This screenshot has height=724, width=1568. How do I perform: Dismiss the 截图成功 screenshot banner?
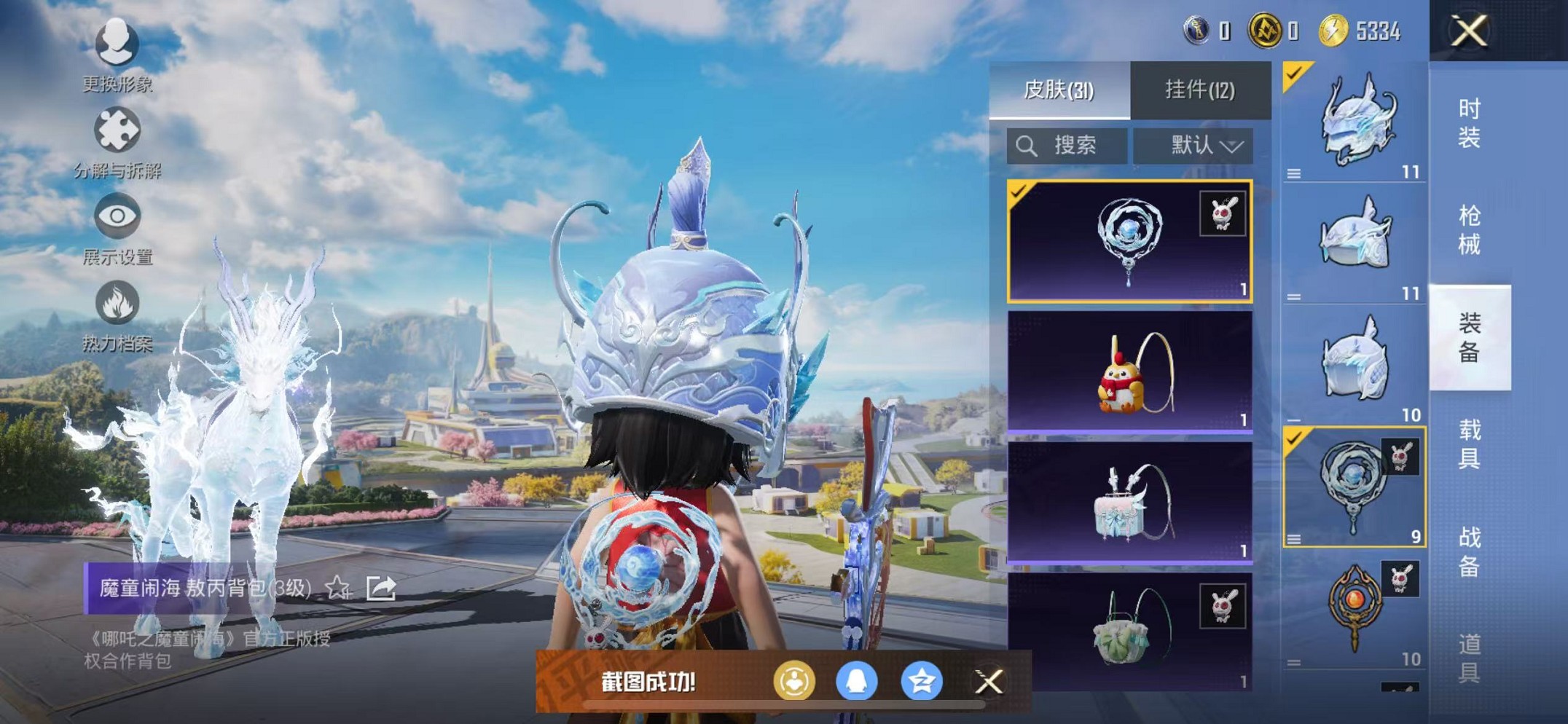(x=989, y=682)
